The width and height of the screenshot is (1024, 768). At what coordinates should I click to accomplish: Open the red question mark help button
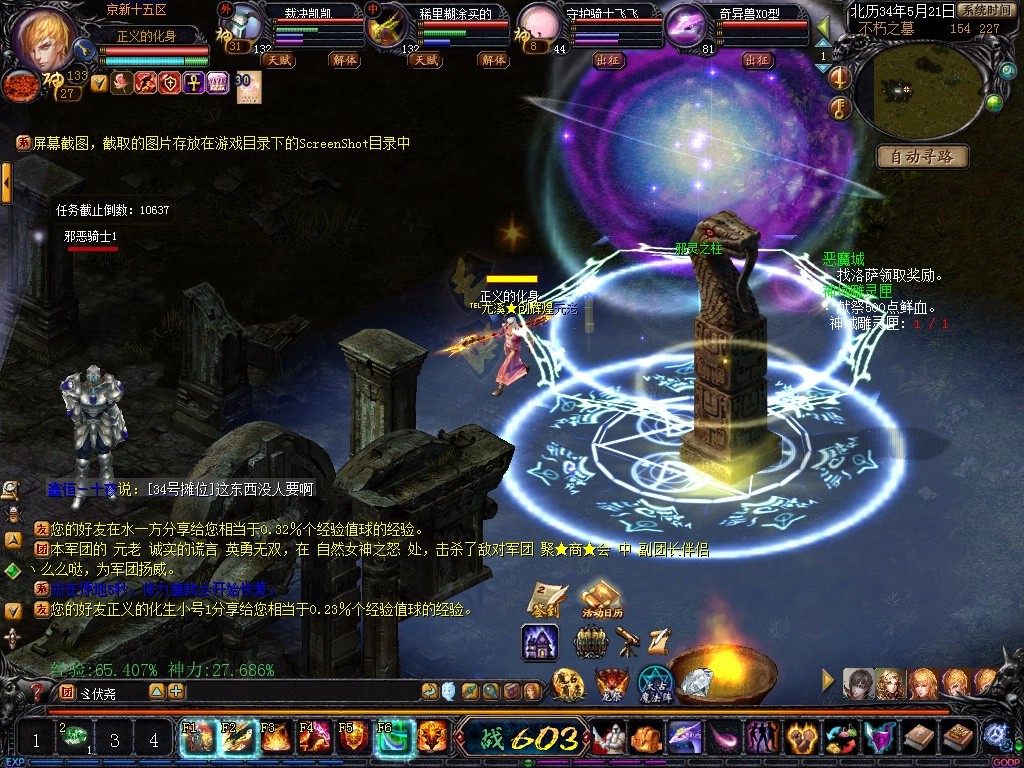(x=38, y=691)
